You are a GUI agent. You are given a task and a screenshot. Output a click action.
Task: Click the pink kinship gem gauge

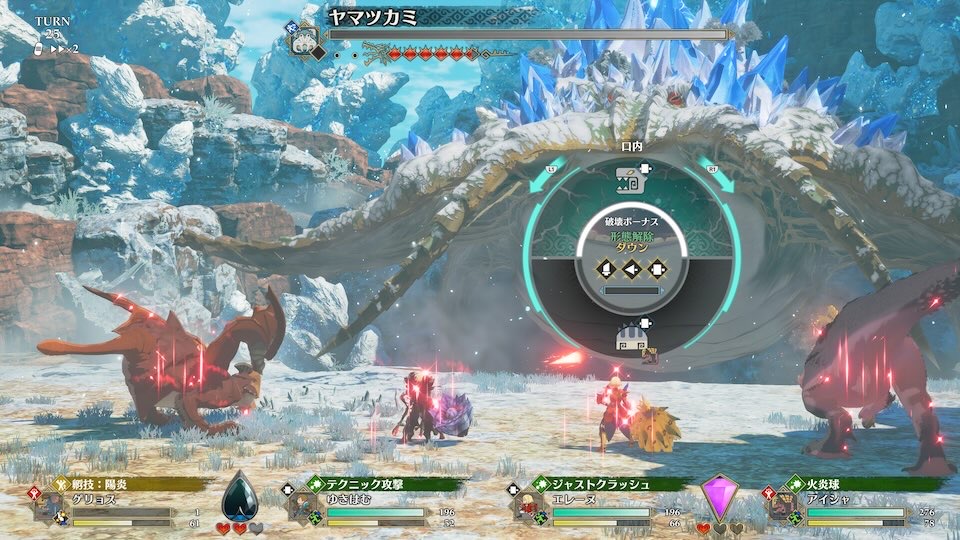[x=718, y=497]
